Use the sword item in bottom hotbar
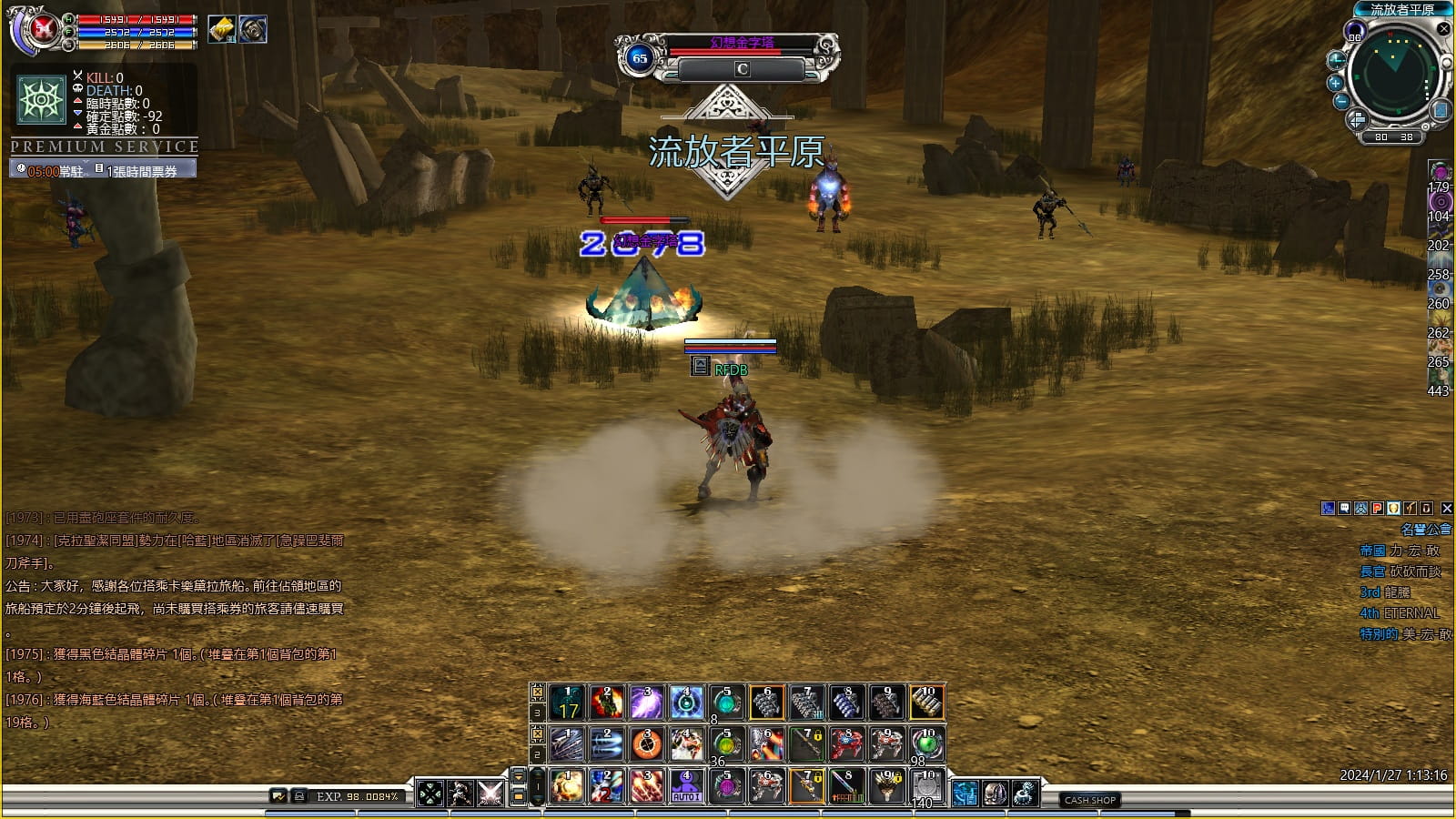This screenshot has height=819, width=1456. [x=846, y=786]
